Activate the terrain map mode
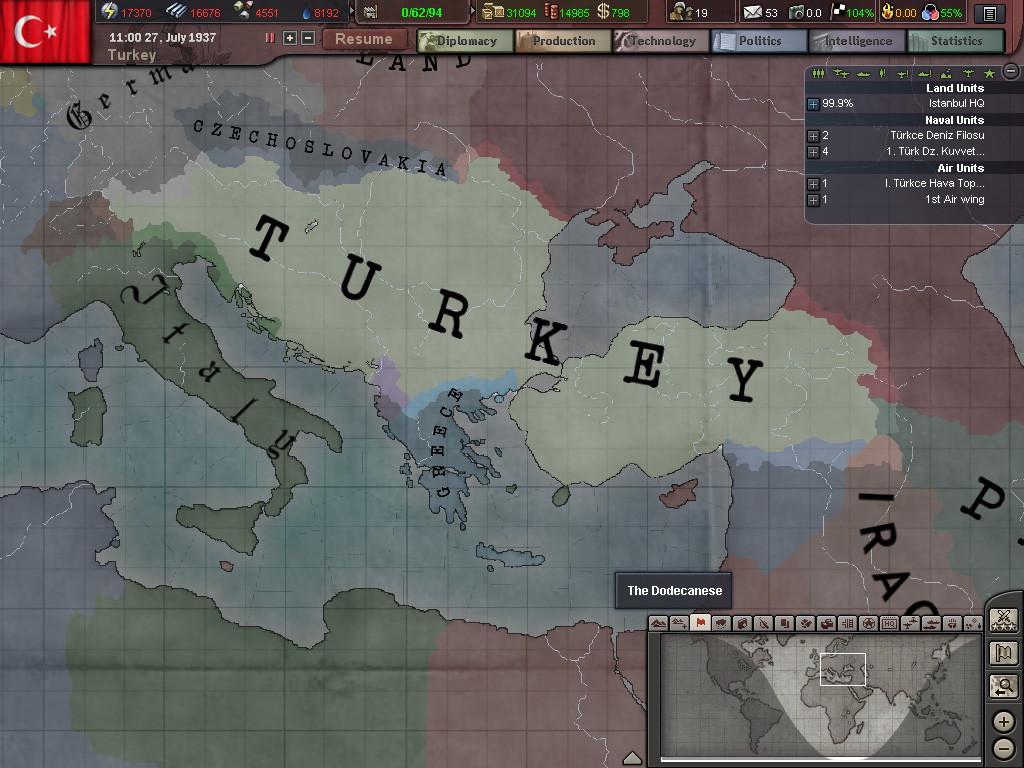This screenshot has height=768, width=1024. point(658,623)
